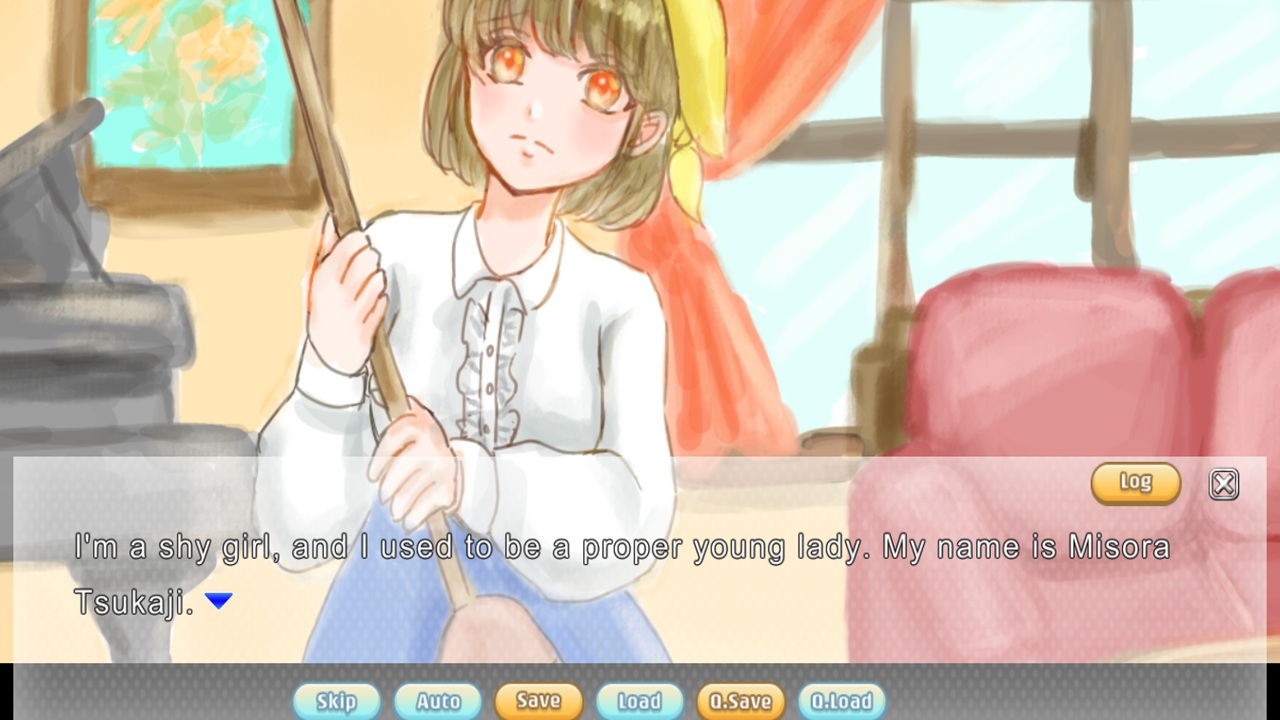The height and width of the screenshot is (720, 1280).
Task: Quick-load the last save with Q.Load
Action: coord(843,701)
